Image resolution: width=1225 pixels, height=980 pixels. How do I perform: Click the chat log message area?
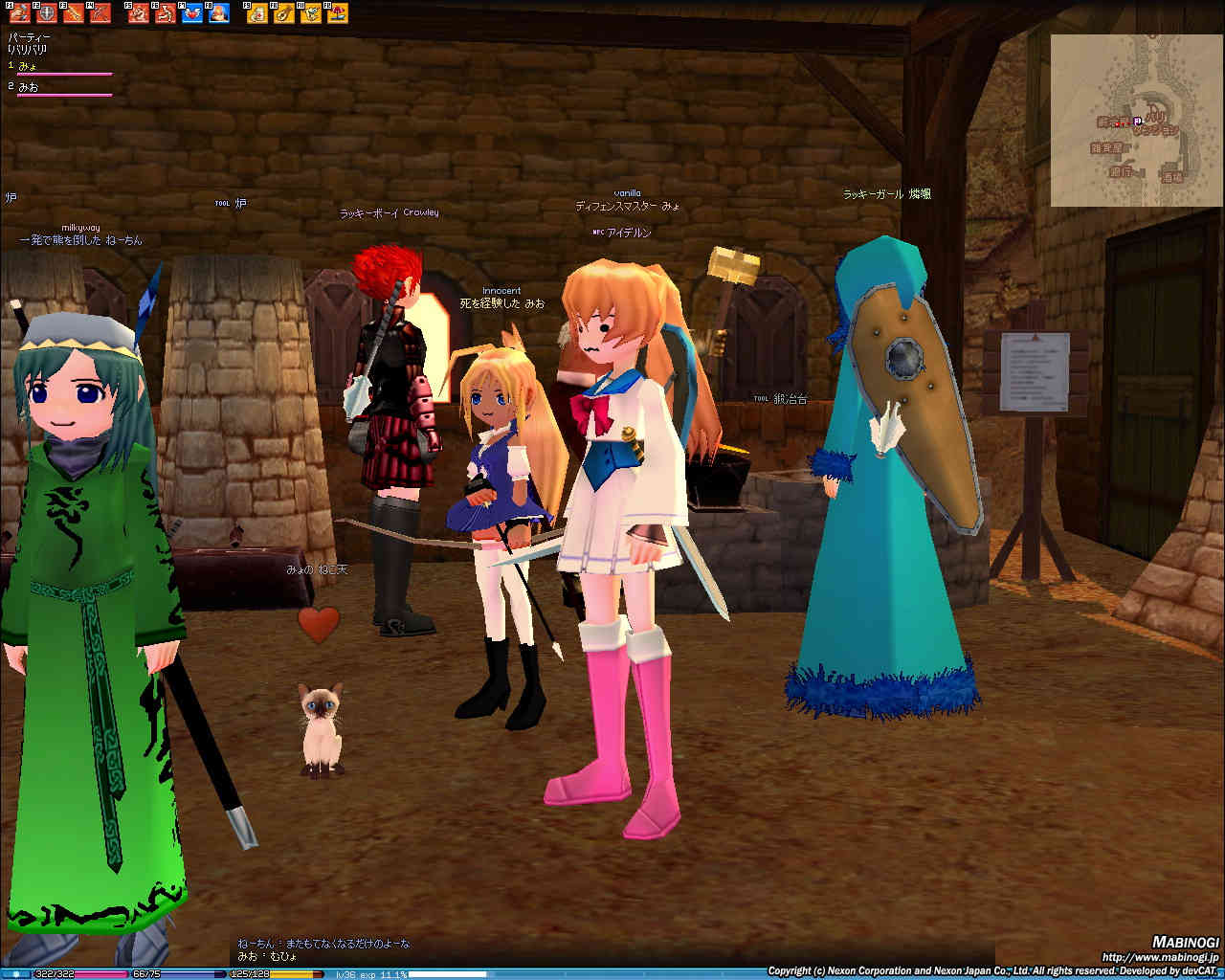point(325,949)
